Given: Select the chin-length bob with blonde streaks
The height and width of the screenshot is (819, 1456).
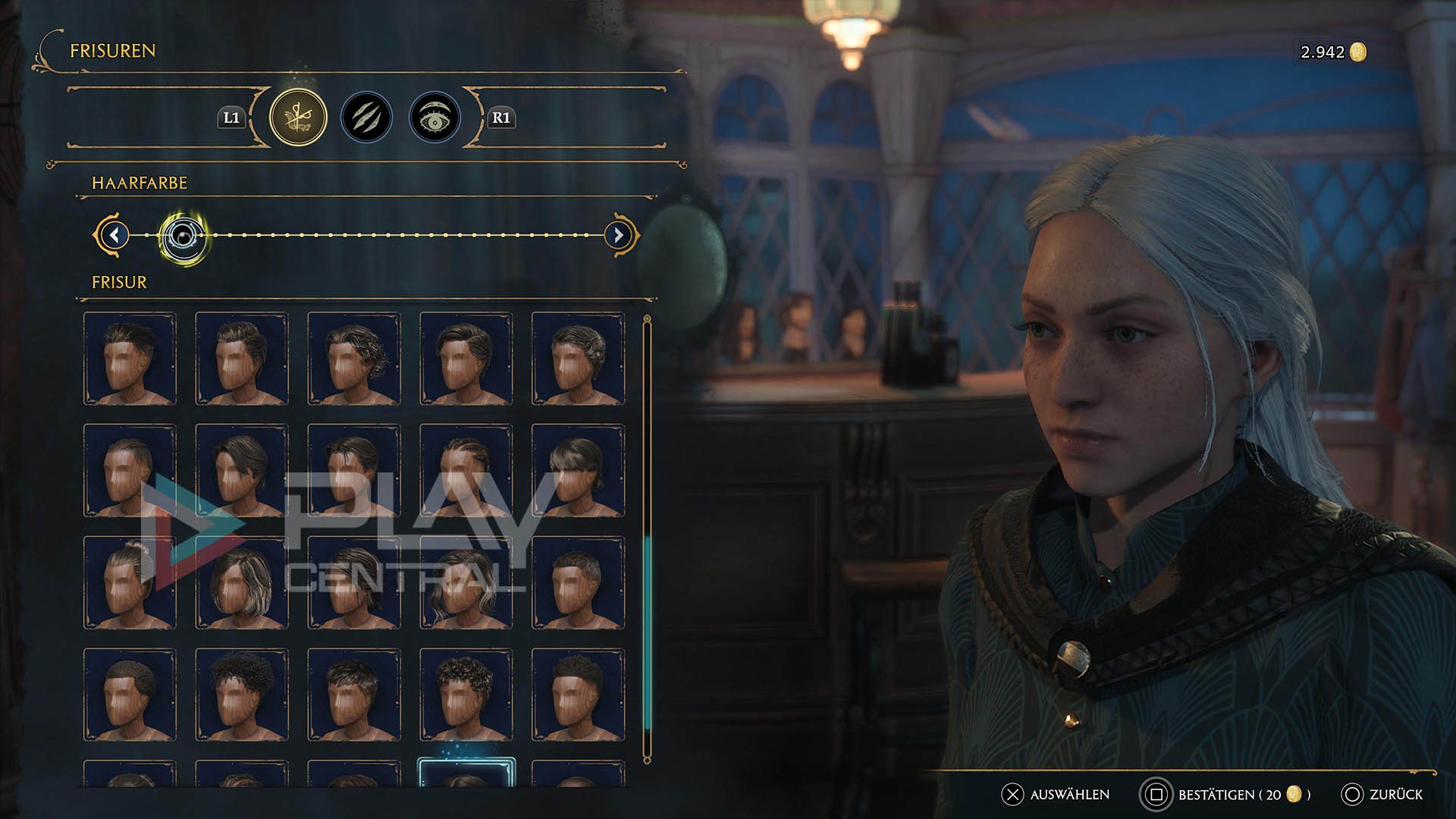Looking at the screenshot, I should [241, 582].
